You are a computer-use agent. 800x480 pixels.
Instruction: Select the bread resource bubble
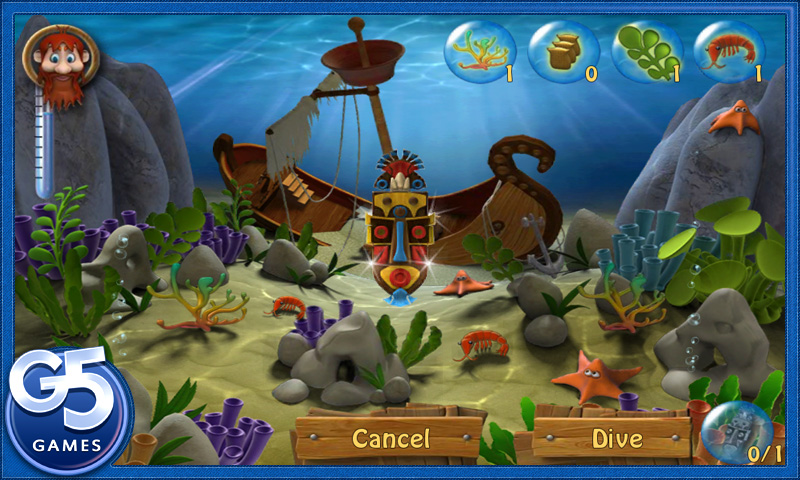click(563, 52)
